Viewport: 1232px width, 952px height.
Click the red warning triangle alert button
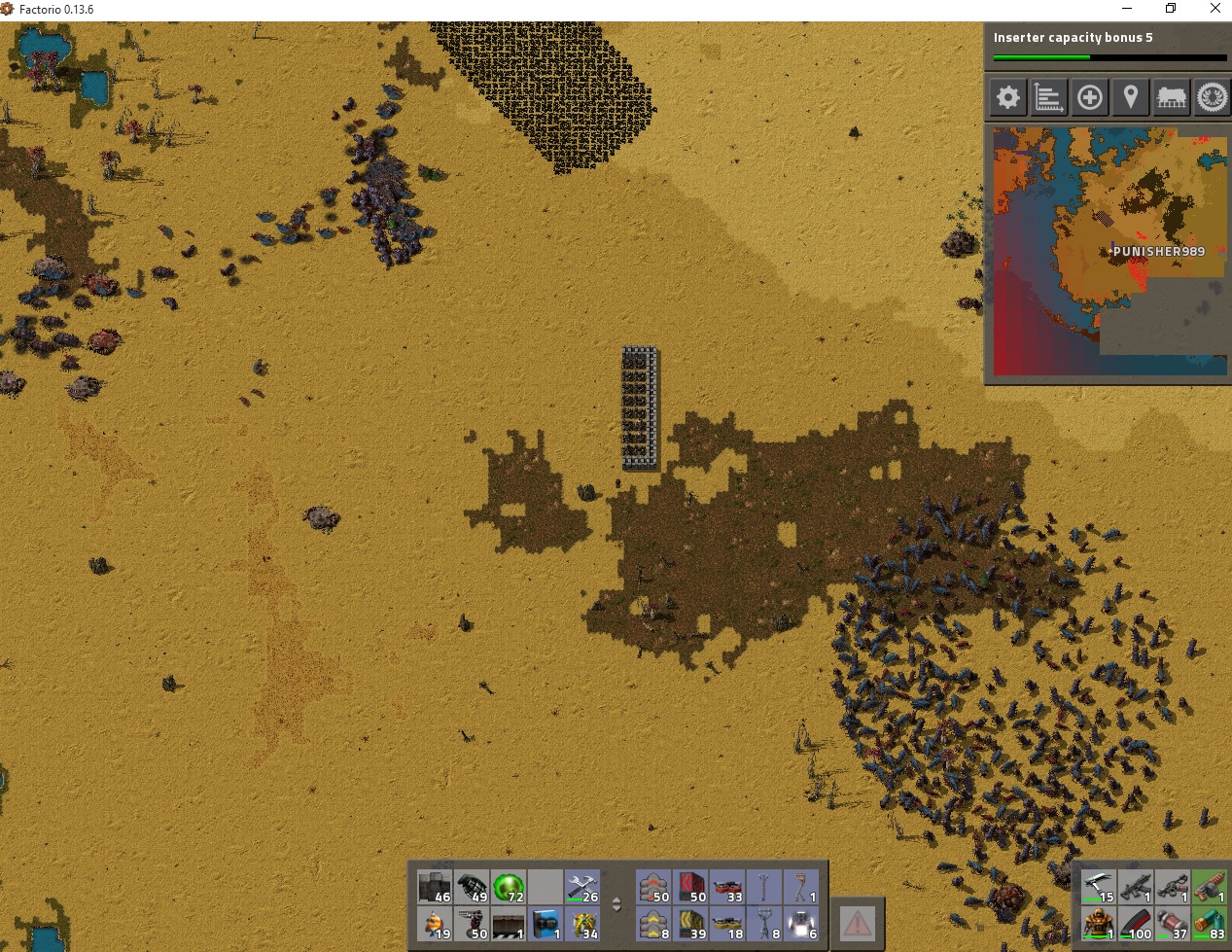point(857,923)
